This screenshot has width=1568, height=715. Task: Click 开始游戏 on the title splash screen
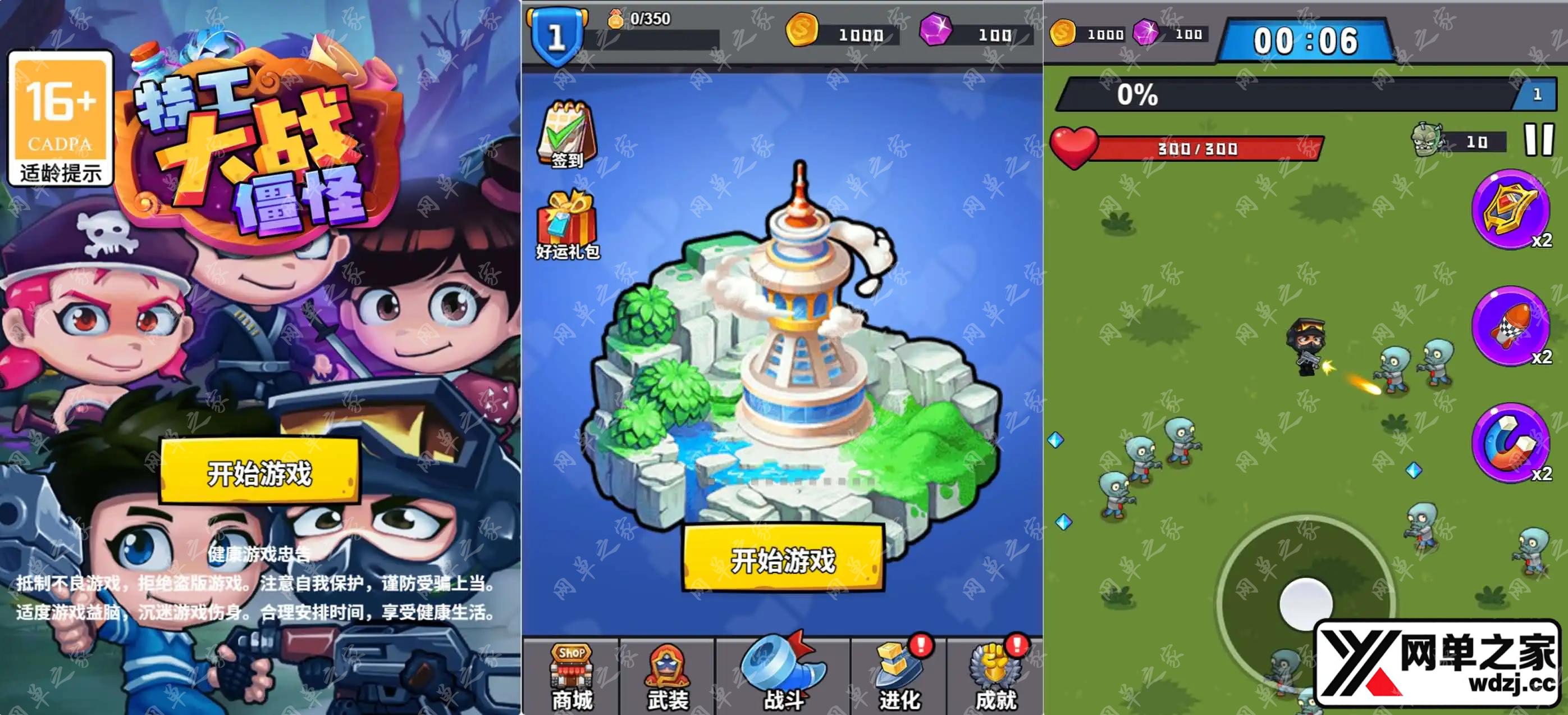pos(260,472)
